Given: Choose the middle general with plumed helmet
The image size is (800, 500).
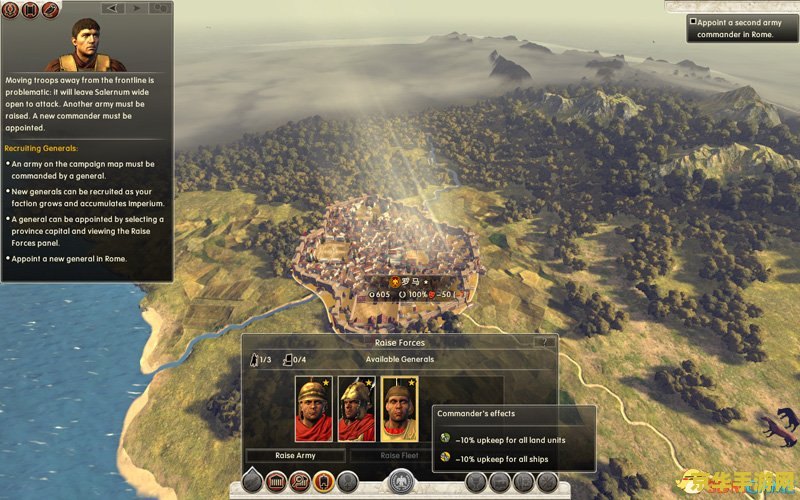Looking at the screenshot, I should click(357, 409).
